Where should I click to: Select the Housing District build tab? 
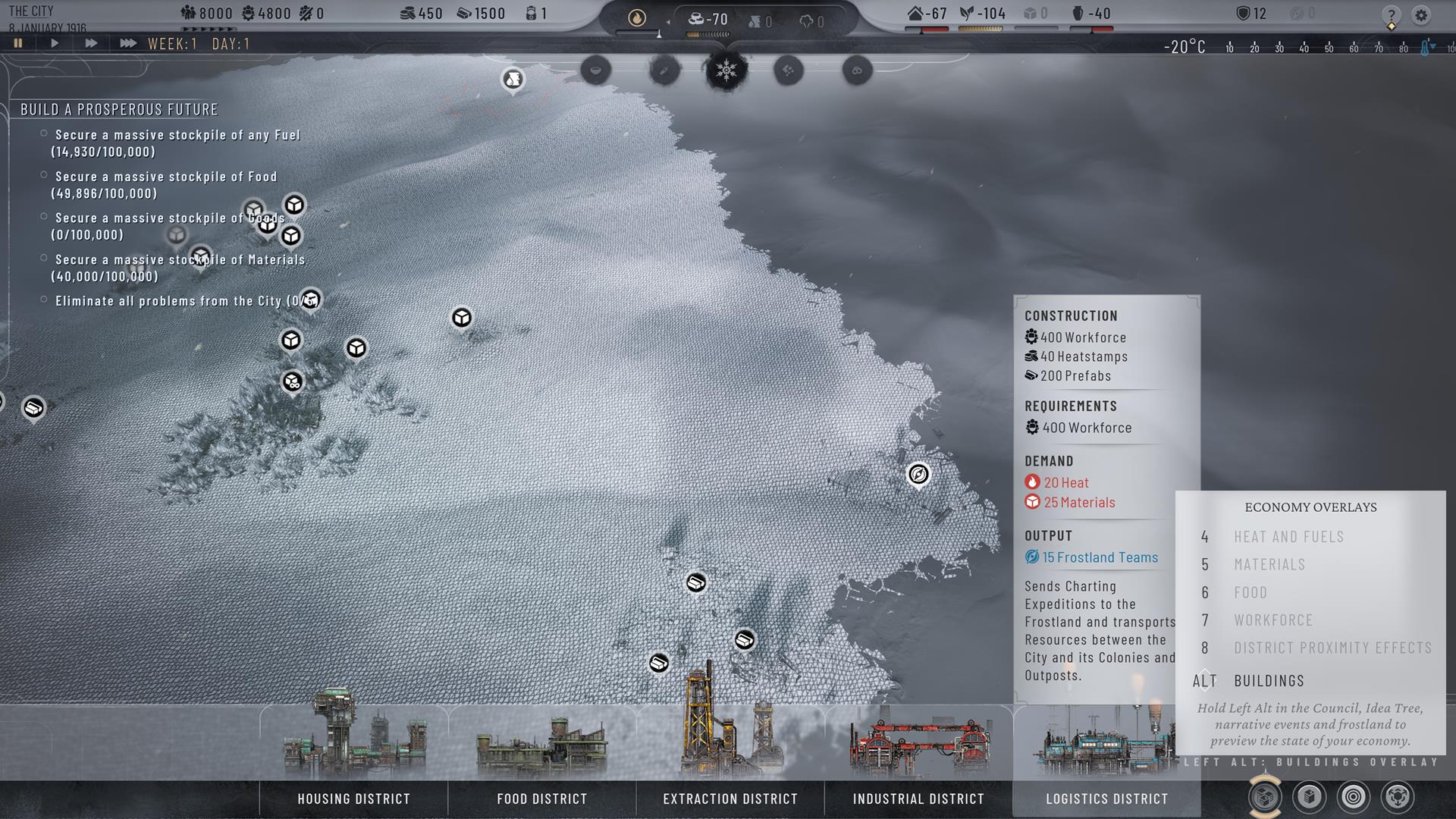pyautogui.click(x=353, y=799)
